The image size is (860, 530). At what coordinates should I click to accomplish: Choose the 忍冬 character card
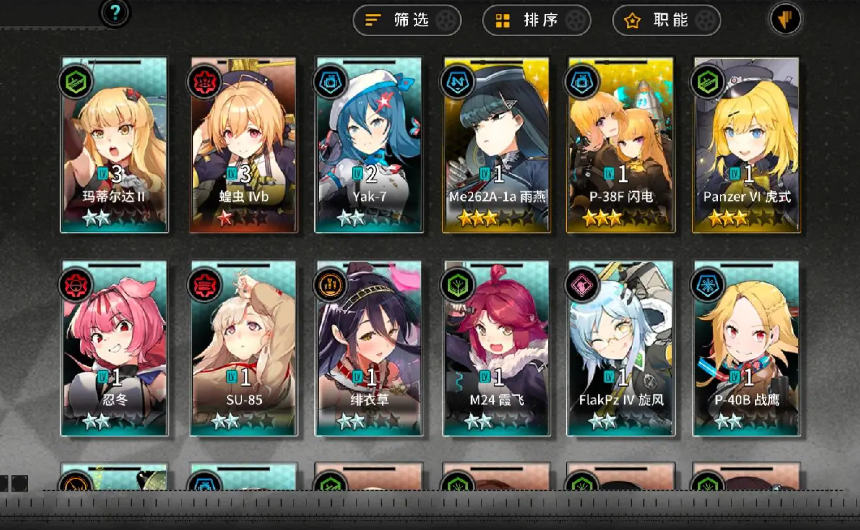pos(114,349)
